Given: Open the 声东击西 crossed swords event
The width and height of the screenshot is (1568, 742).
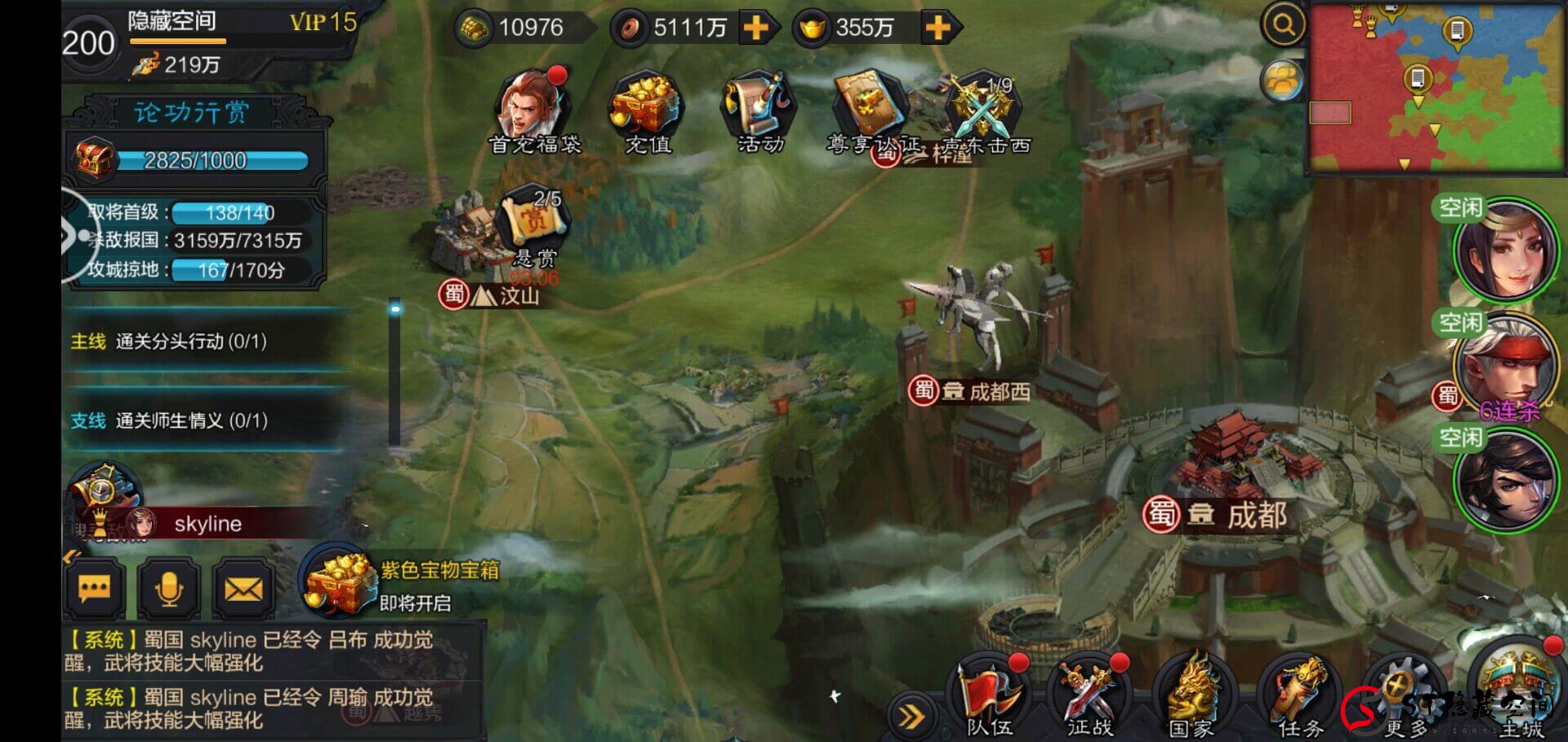Looking at the screenshot, I should click(984, 110).
